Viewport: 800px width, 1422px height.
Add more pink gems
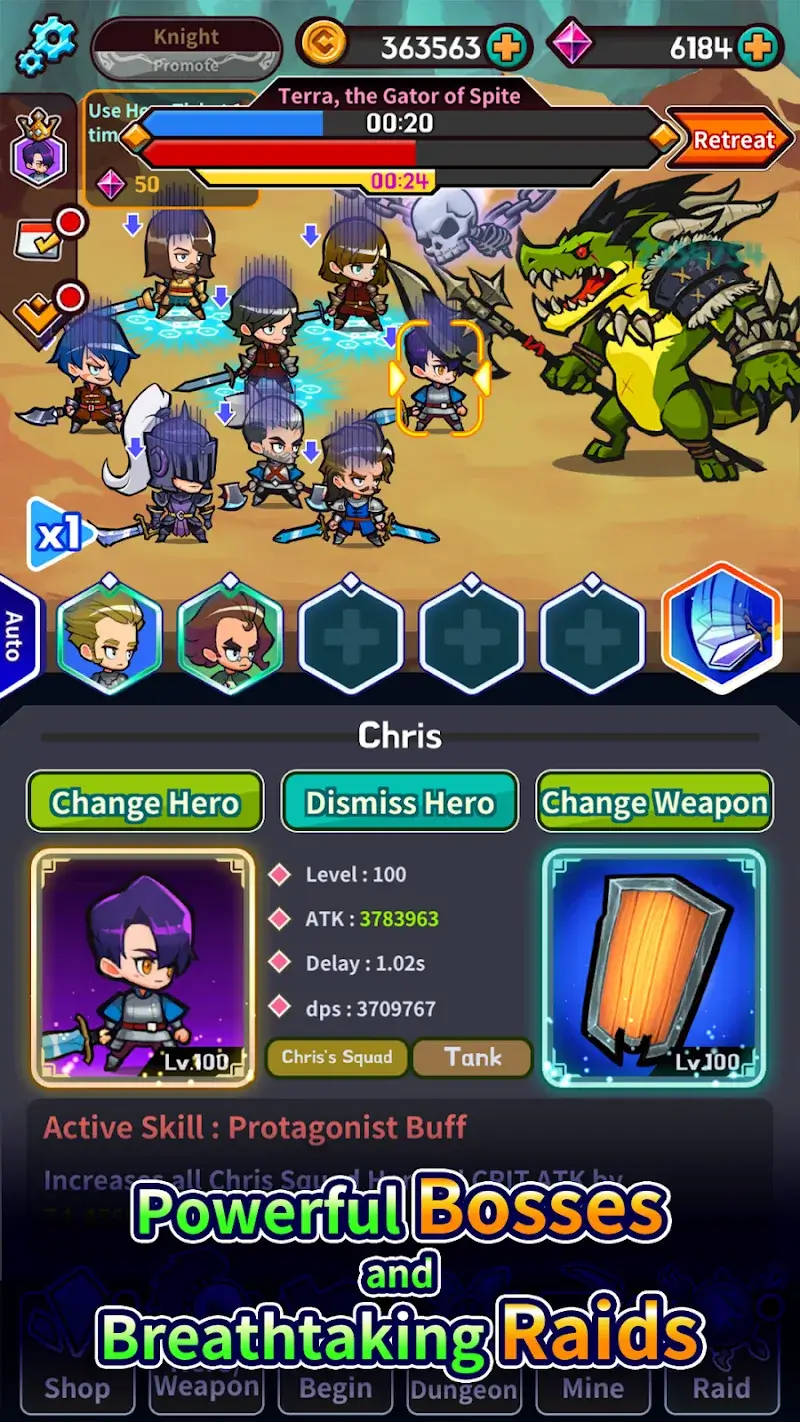click(x=759, y=46)
